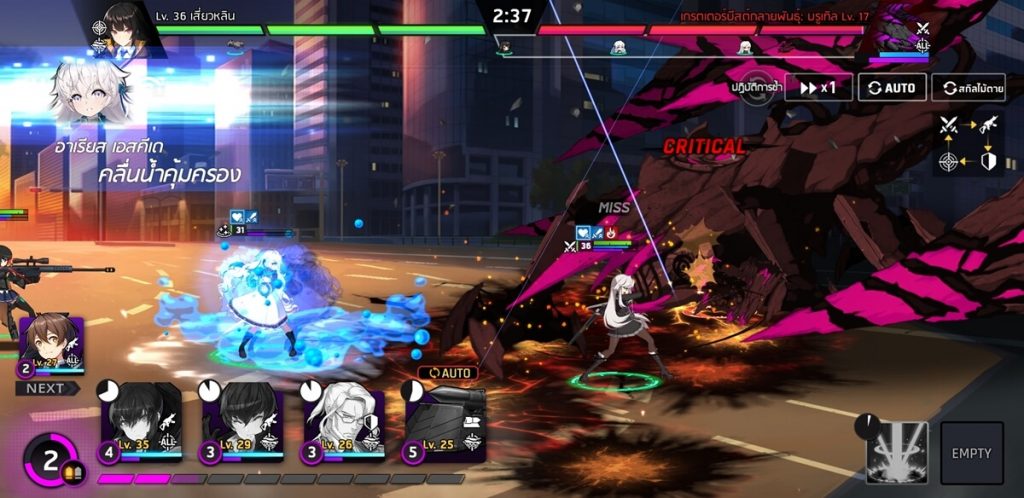Tap the NEXT Lv. 27 unit card

pyautogui.click(x=52, y=346)
